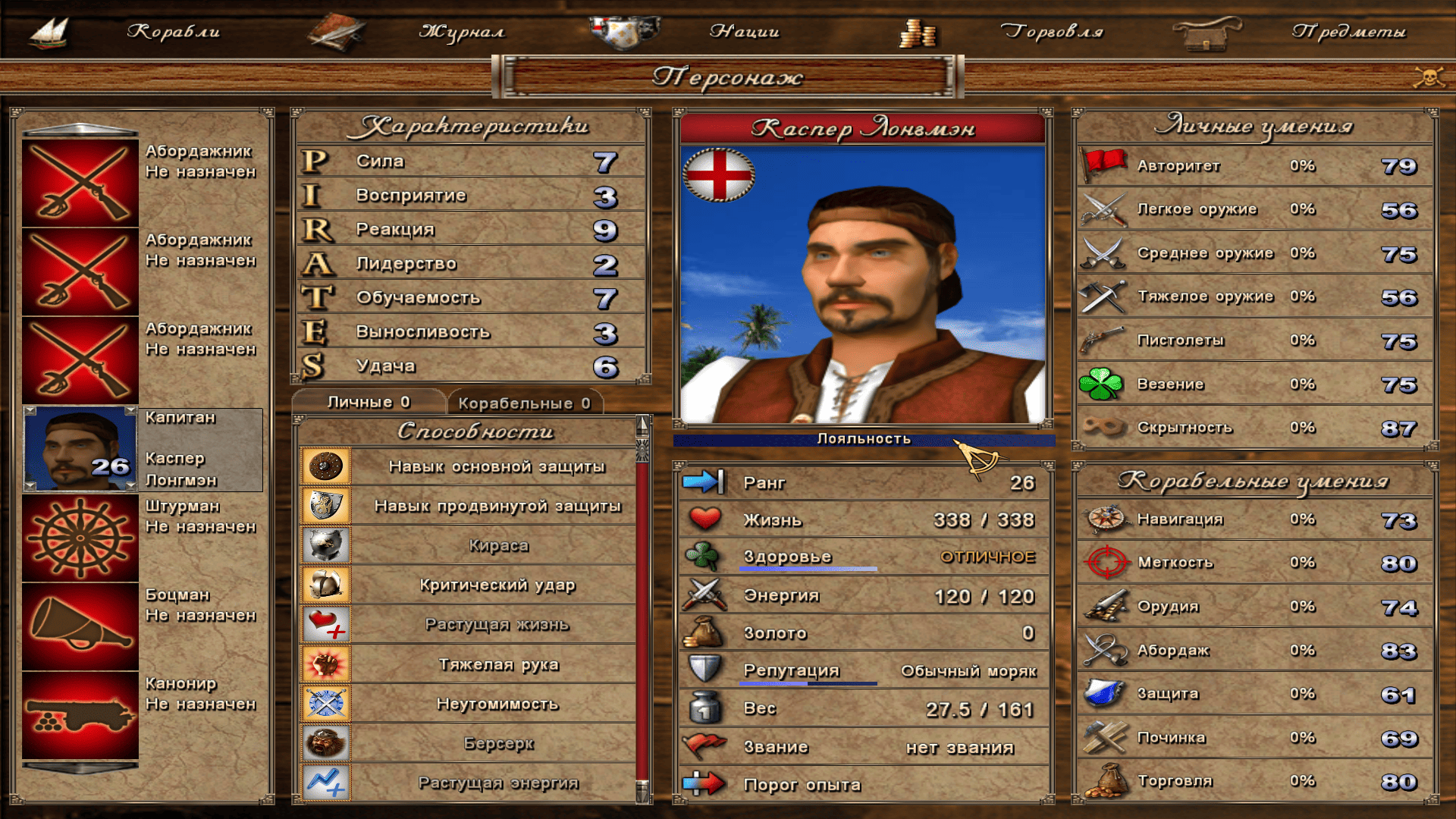
Task: Select the Штурман officer slot
Action: [x=80, y=538]
